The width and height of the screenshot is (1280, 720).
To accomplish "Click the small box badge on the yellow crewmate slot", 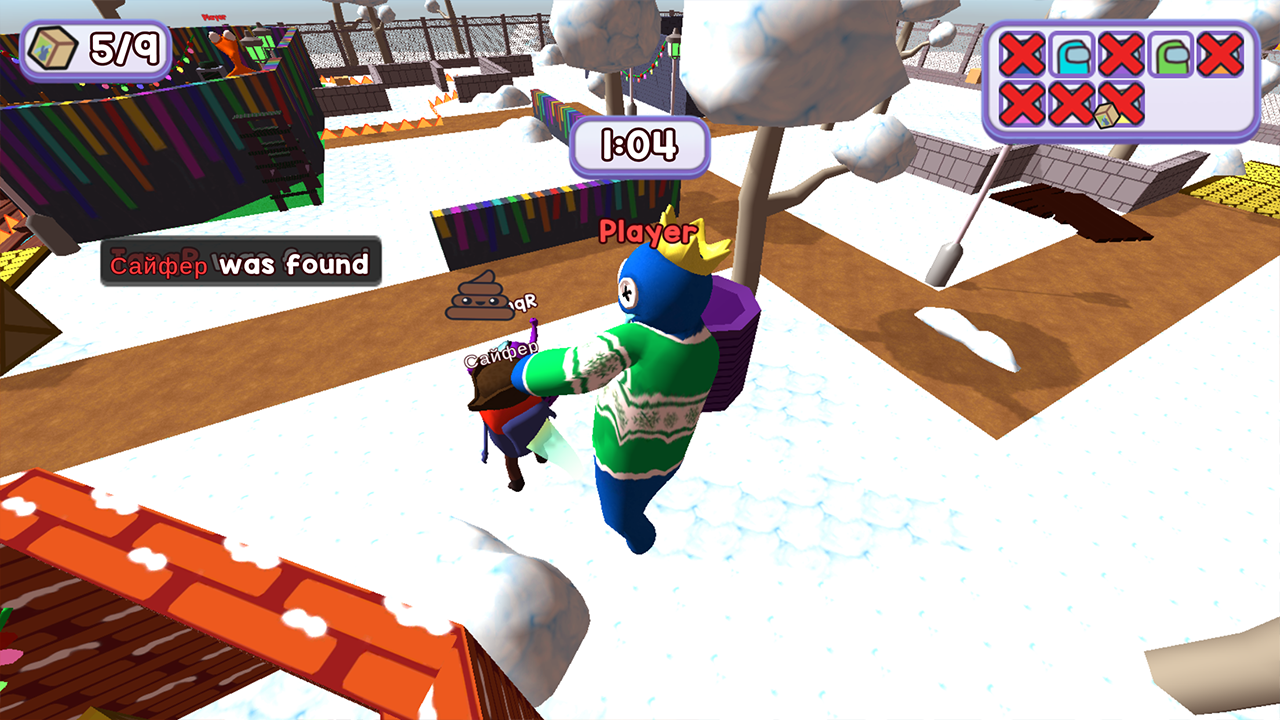I will 1107,117.
